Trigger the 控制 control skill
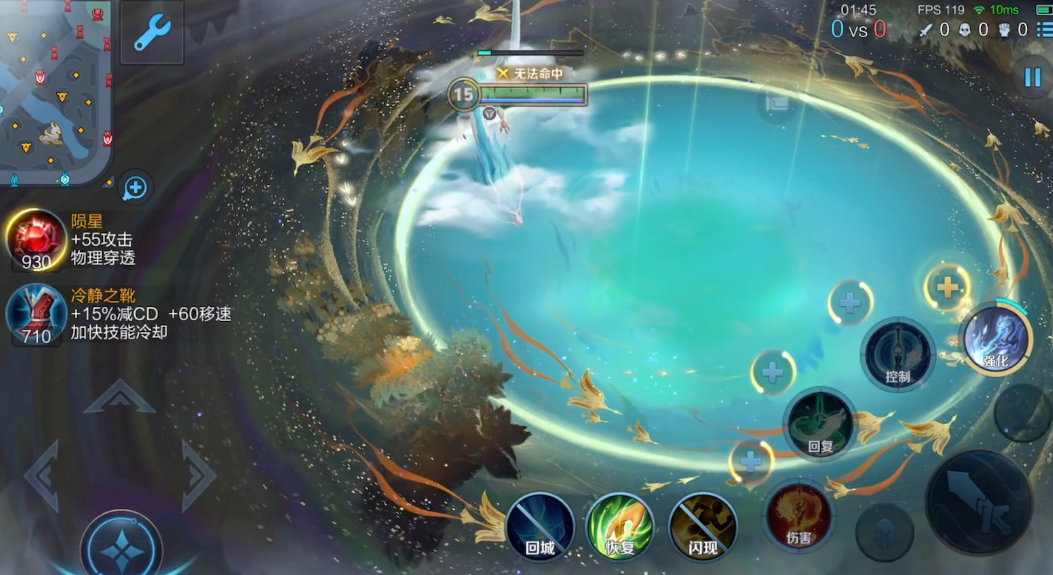Screen dimensions: 1053x575 pyautogui.click(x=898, y=355)
